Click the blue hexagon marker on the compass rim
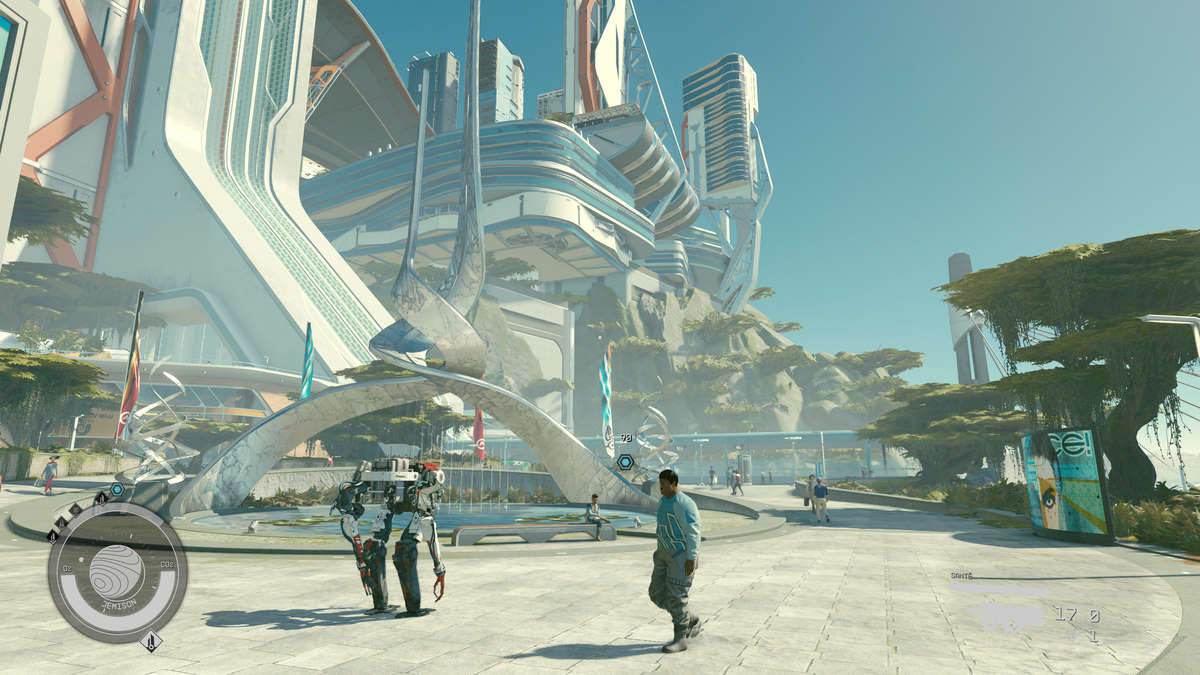Image resolution: width=1200 pixels, height=675 pixels. tap(117, 489)
